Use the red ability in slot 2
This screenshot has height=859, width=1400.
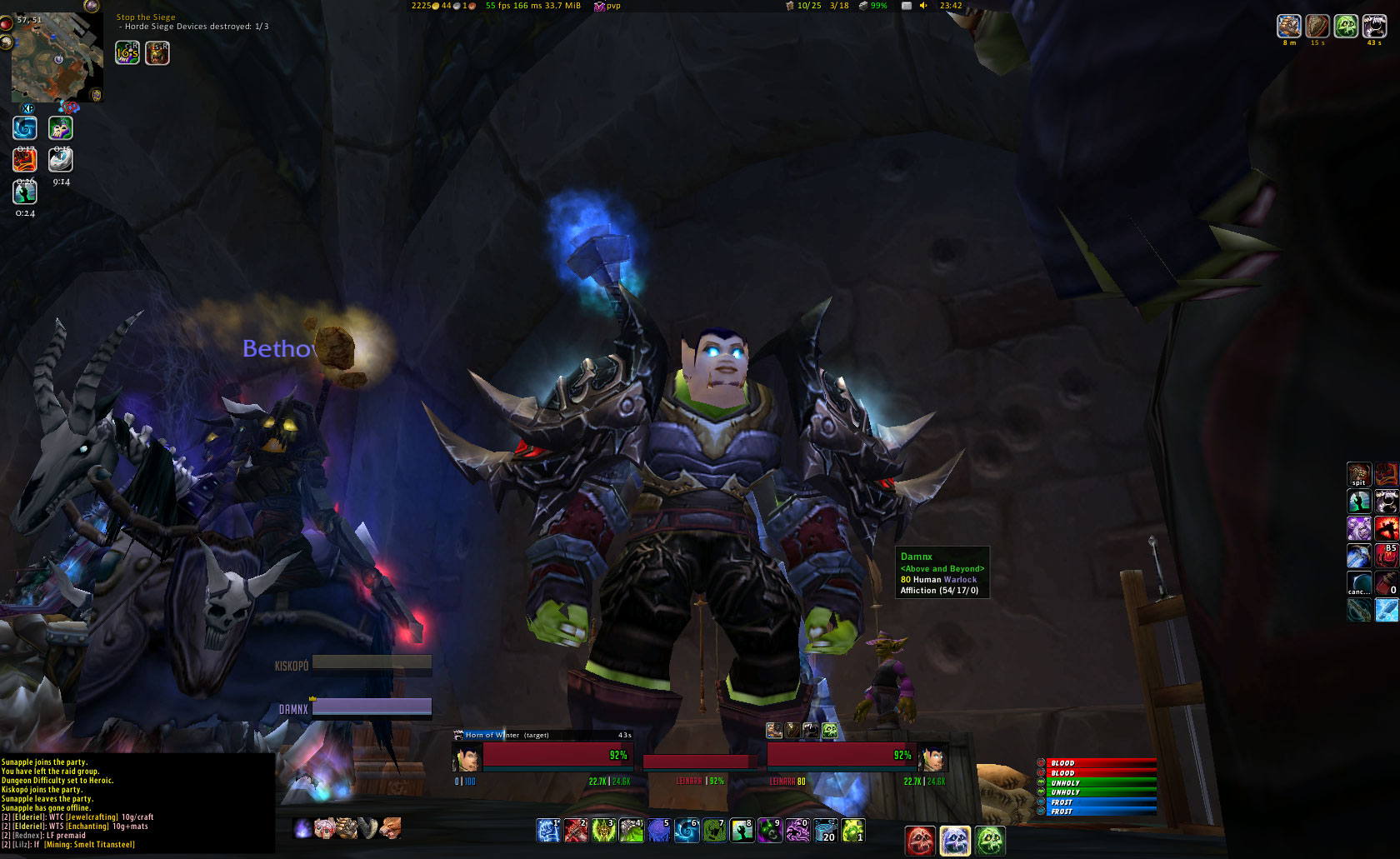[576, 830]
